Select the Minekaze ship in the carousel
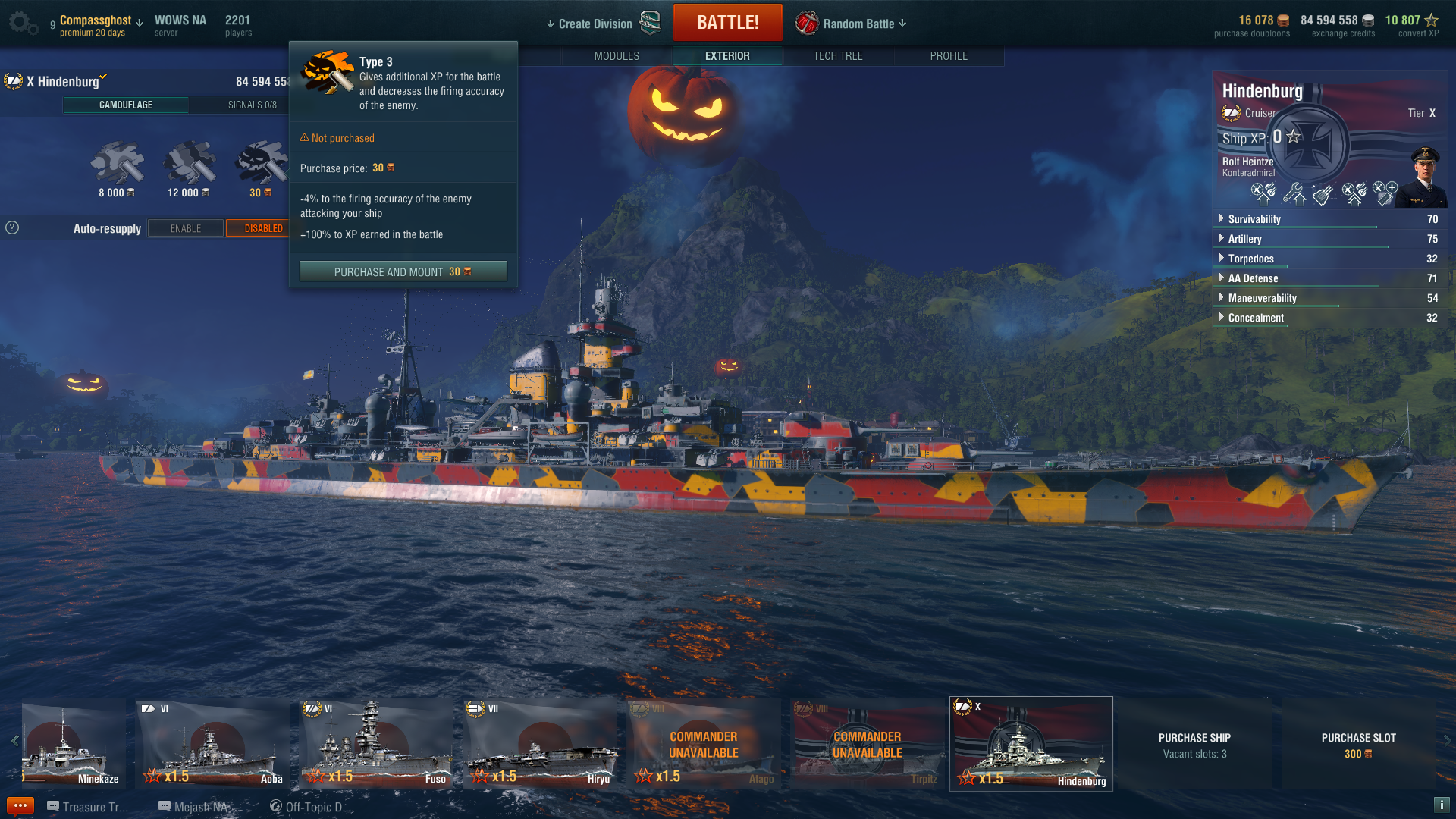 (x=74, y=744)
